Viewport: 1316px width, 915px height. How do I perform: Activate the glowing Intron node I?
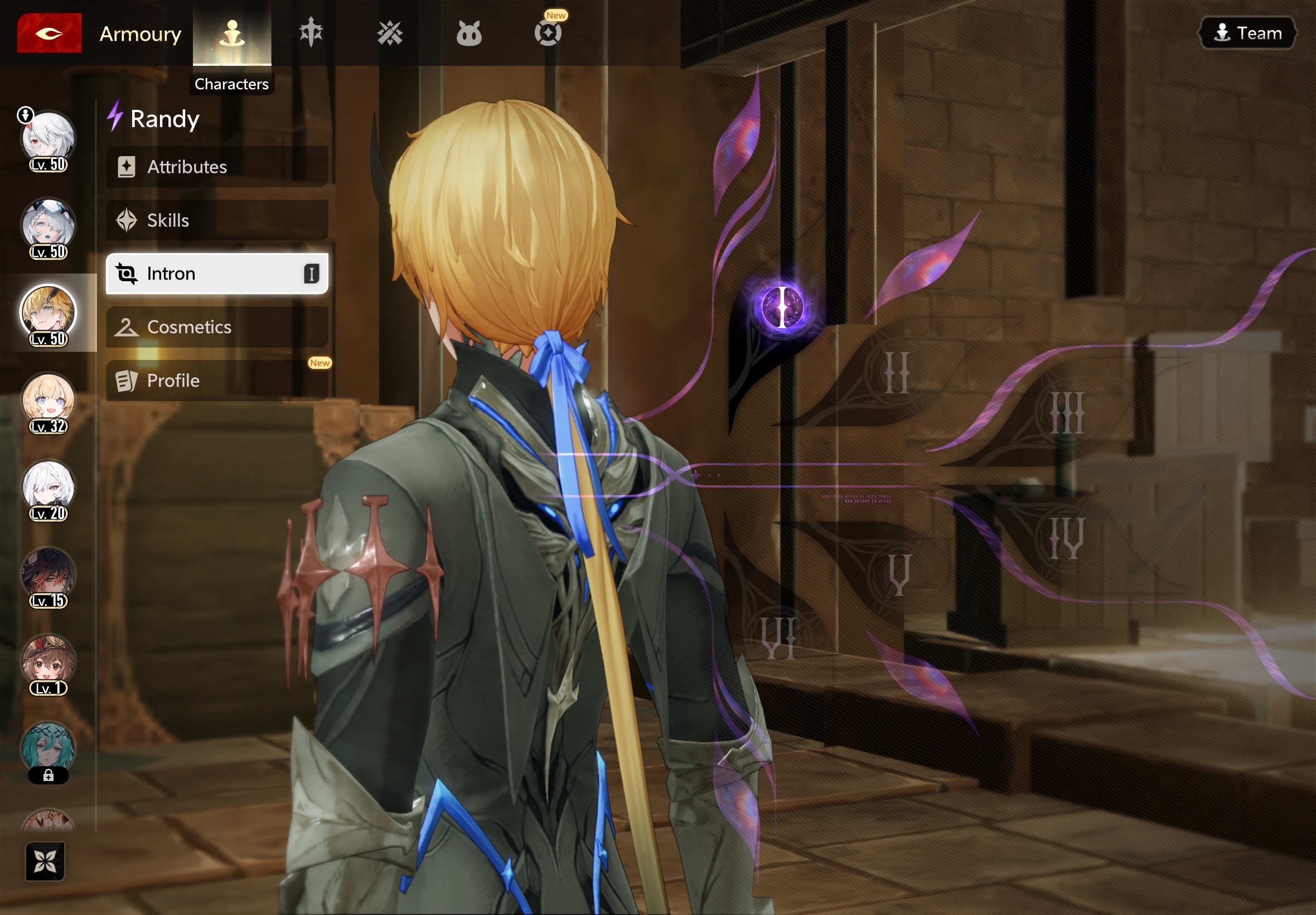[782, 307]
